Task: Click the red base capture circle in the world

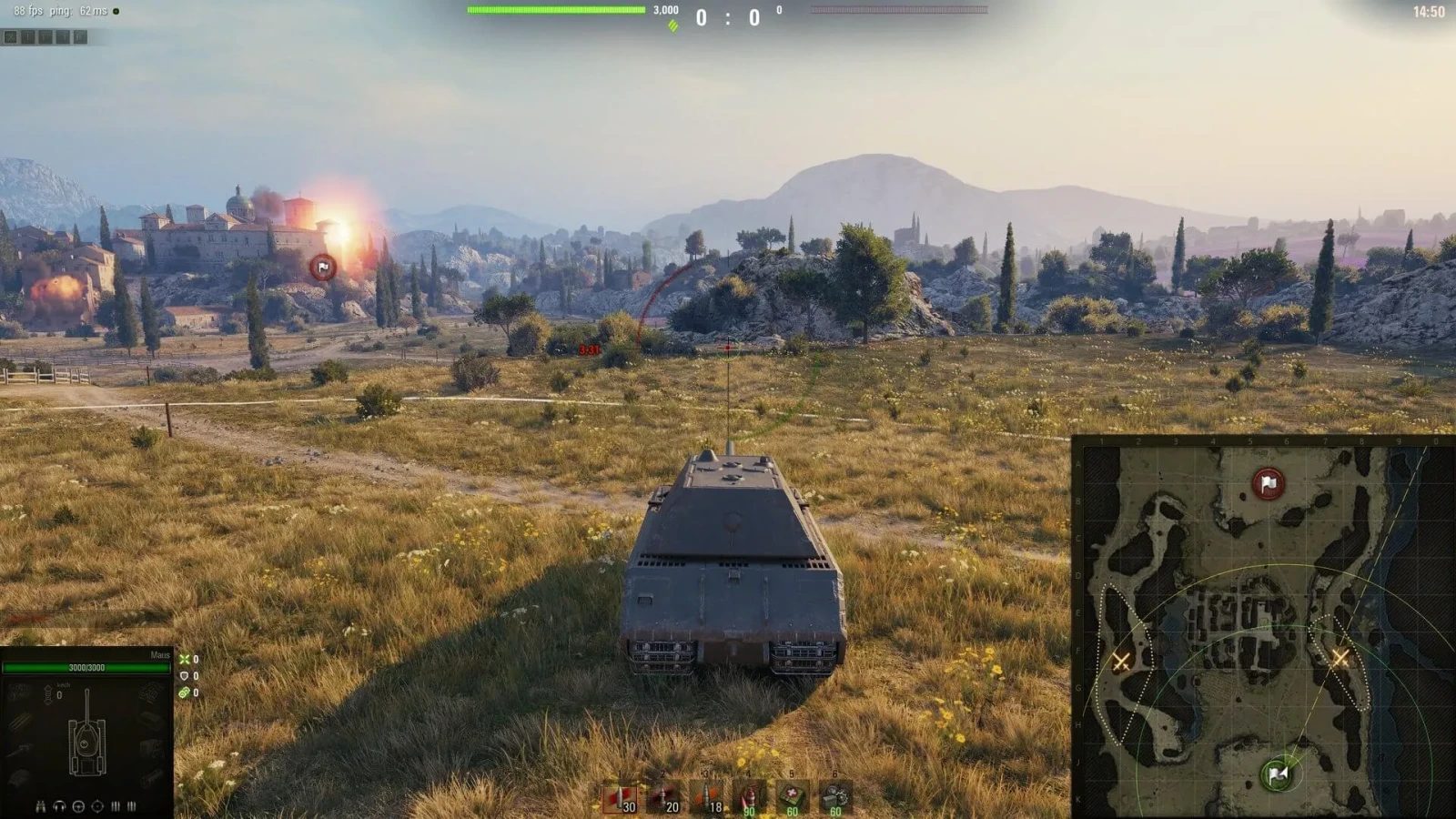Action: 323,267
